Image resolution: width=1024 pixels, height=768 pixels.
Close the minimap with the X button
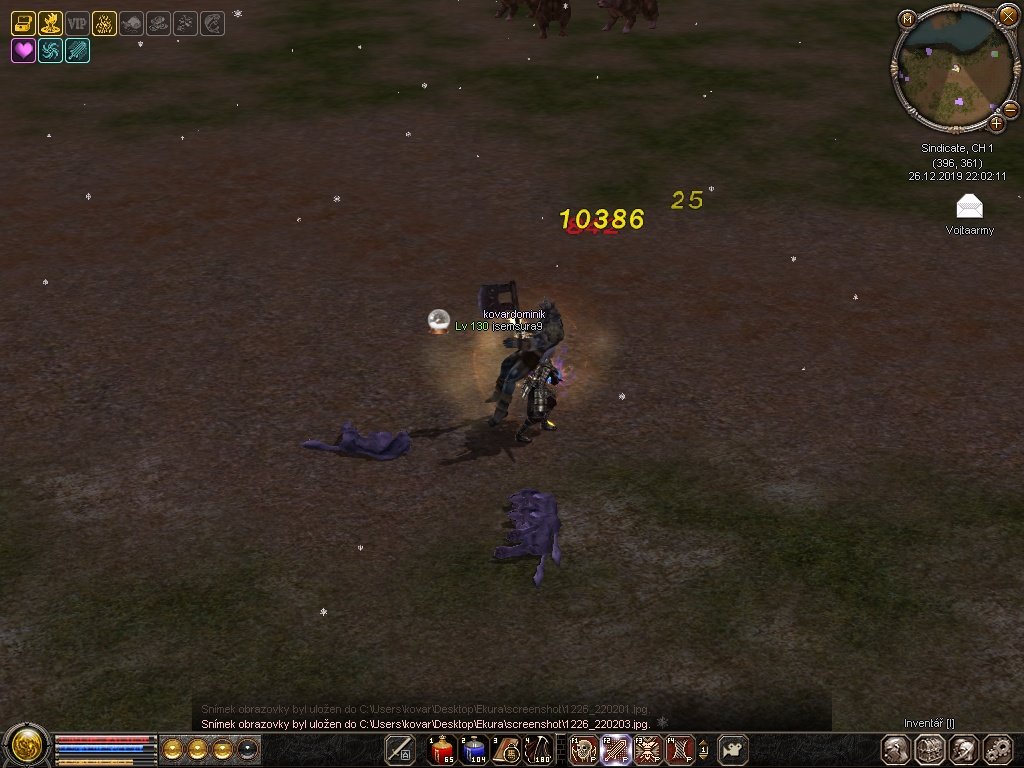pyautogui.click(x=1008, y=16)
